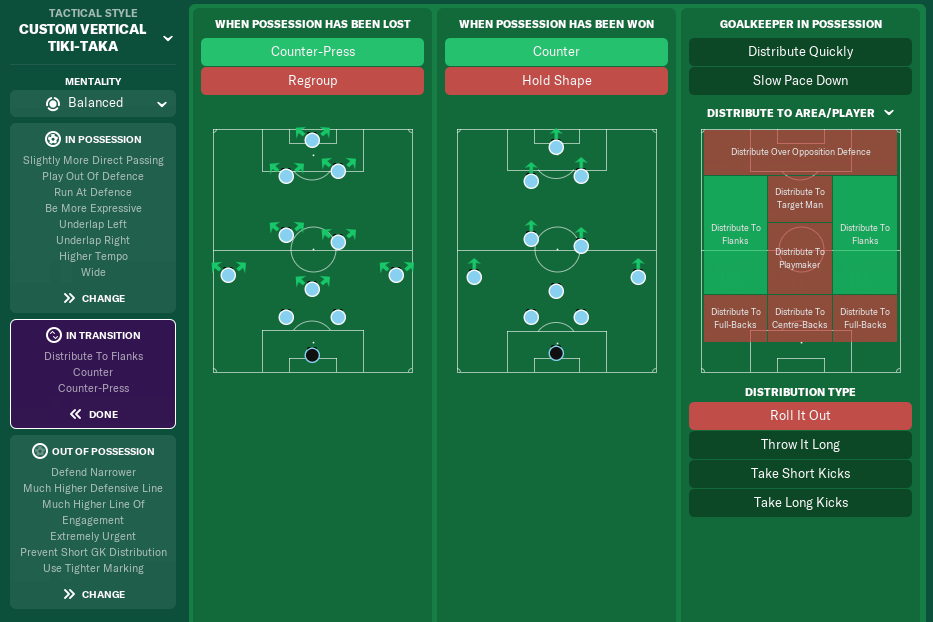Select Distribute To Centre-Backs zone
The height and width of the screenshot is (622, 933).
click(800, 318)
